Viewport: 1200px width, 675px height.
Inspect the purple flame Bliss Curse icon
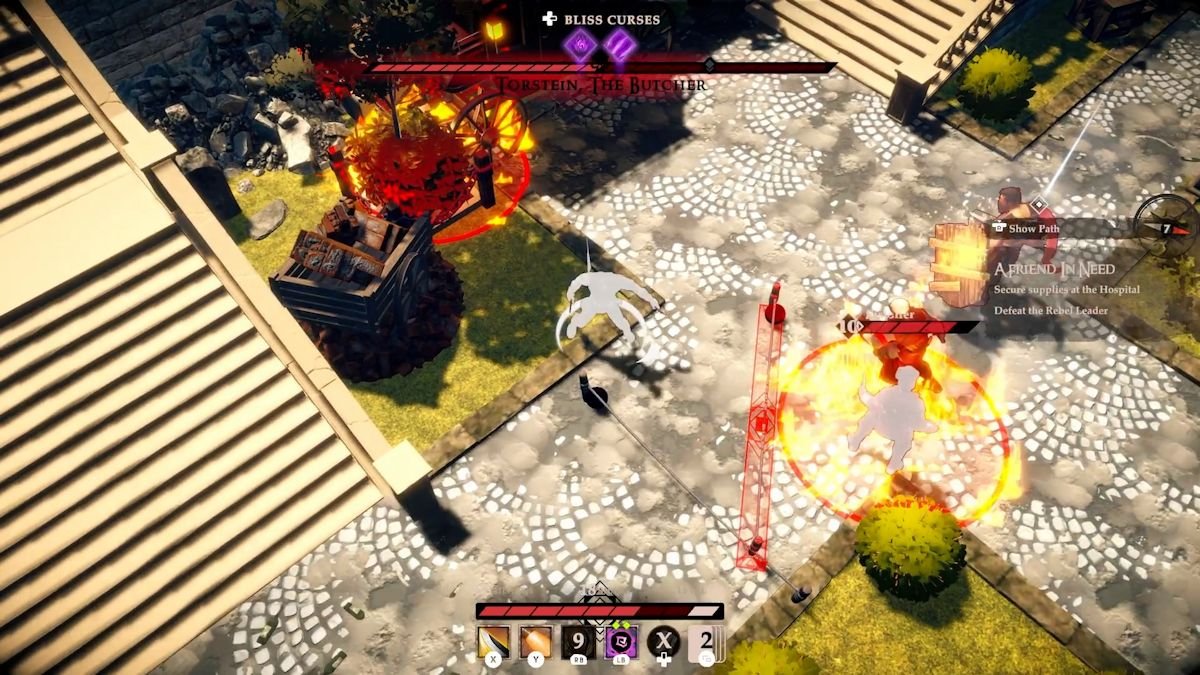click(x=579, y=45)
